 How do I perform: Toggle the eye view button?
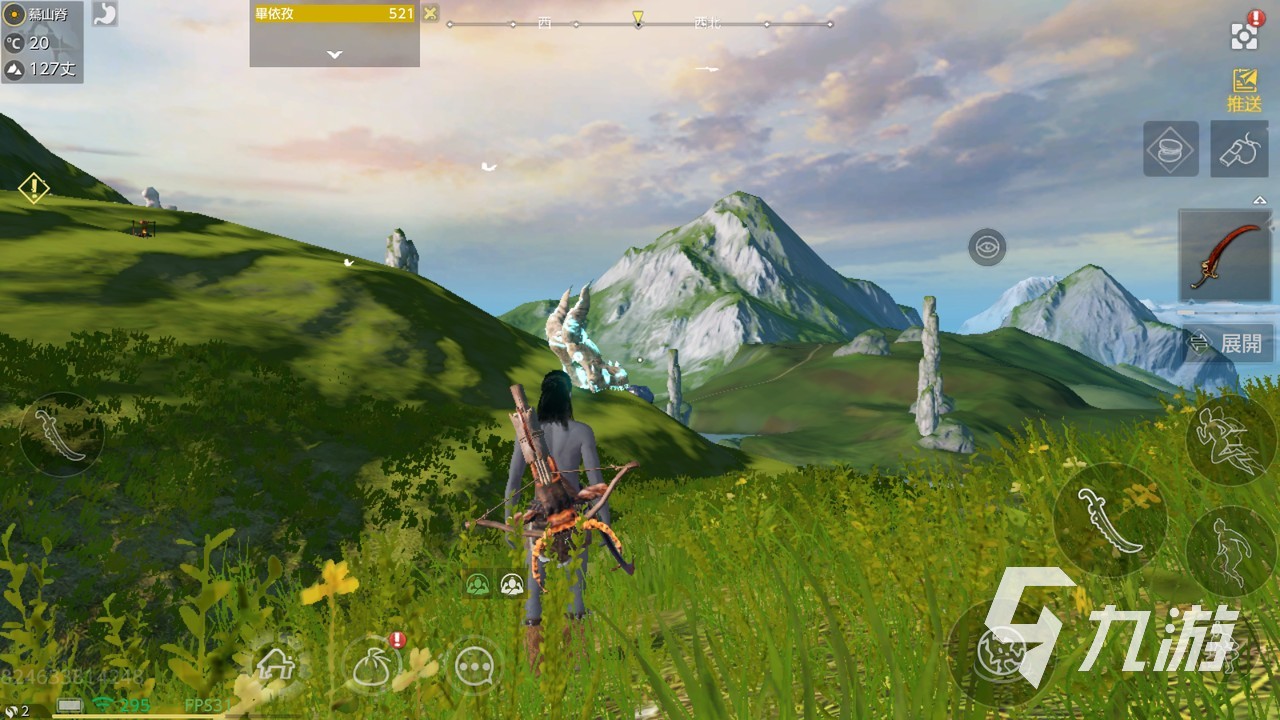click(x=987, y=247)
